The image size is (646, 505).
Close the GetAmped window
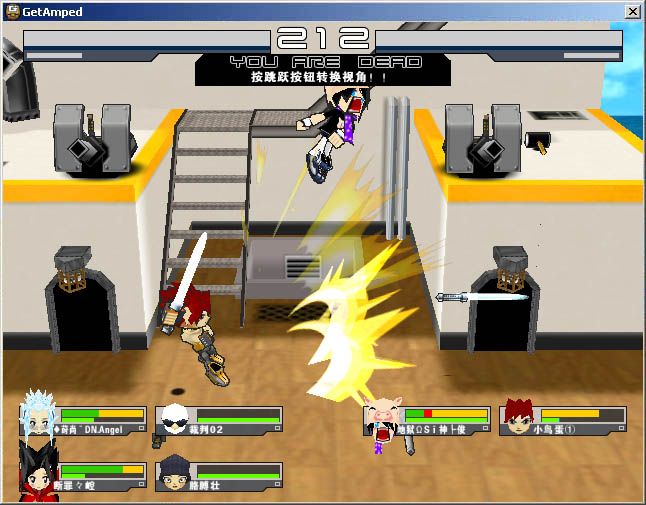(x=632, y=11)
